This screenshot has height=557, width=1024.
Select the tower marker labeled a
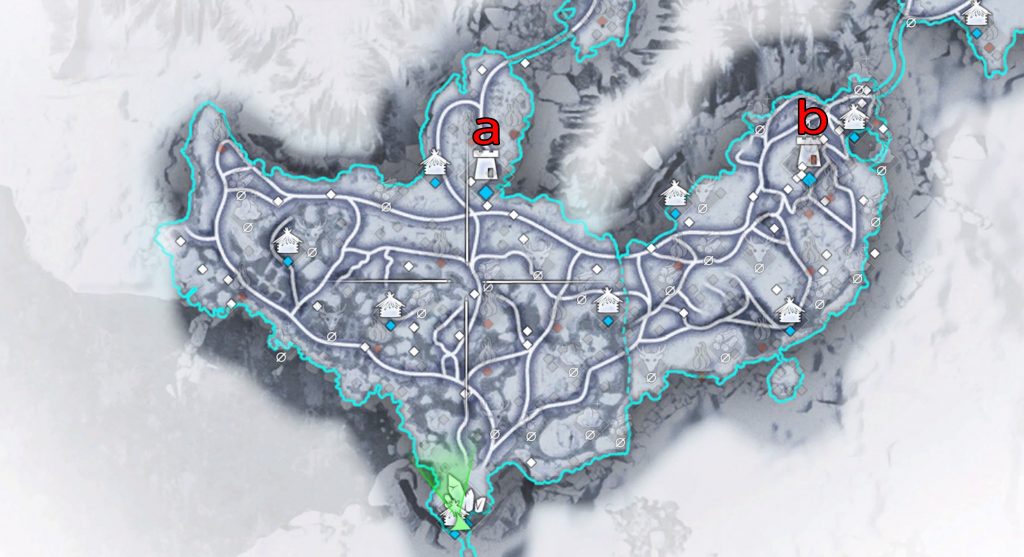(x=485, y=163)
